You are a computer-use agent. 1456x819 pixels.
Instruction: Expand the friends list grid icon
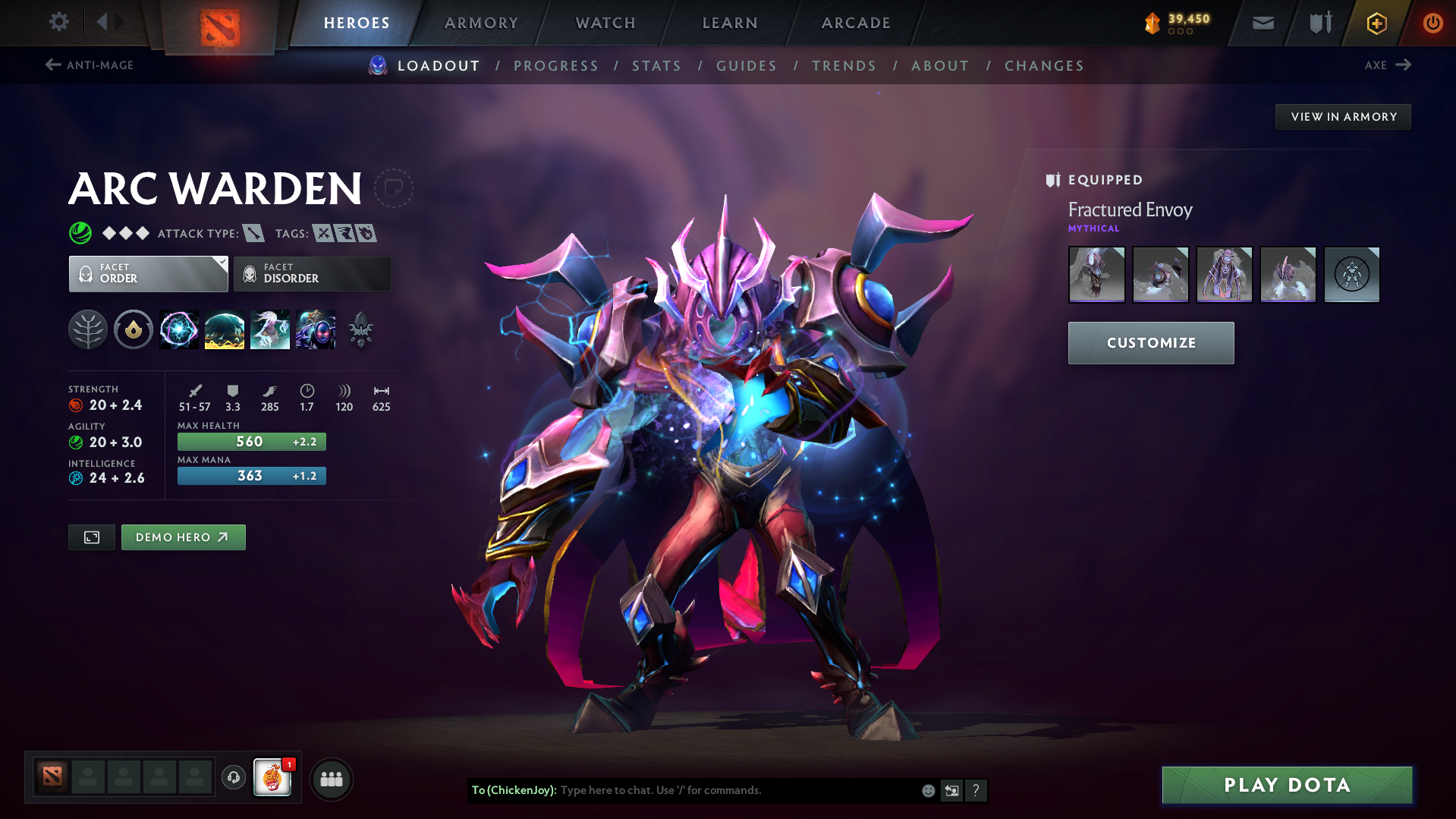[331, 779]
